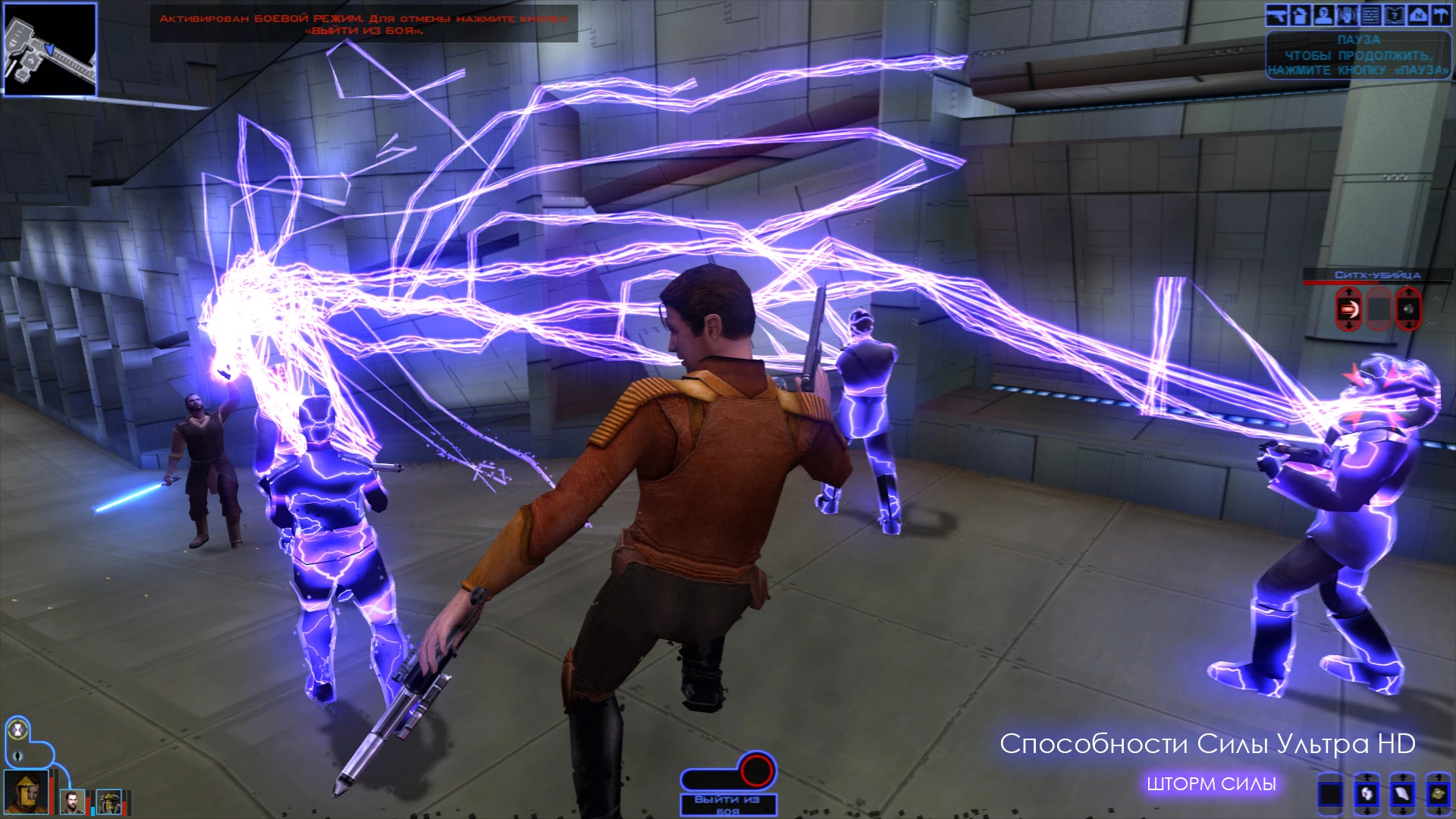Open the Messages log icon
The height and width of the screenshot is (819, 1456).
1370,14
